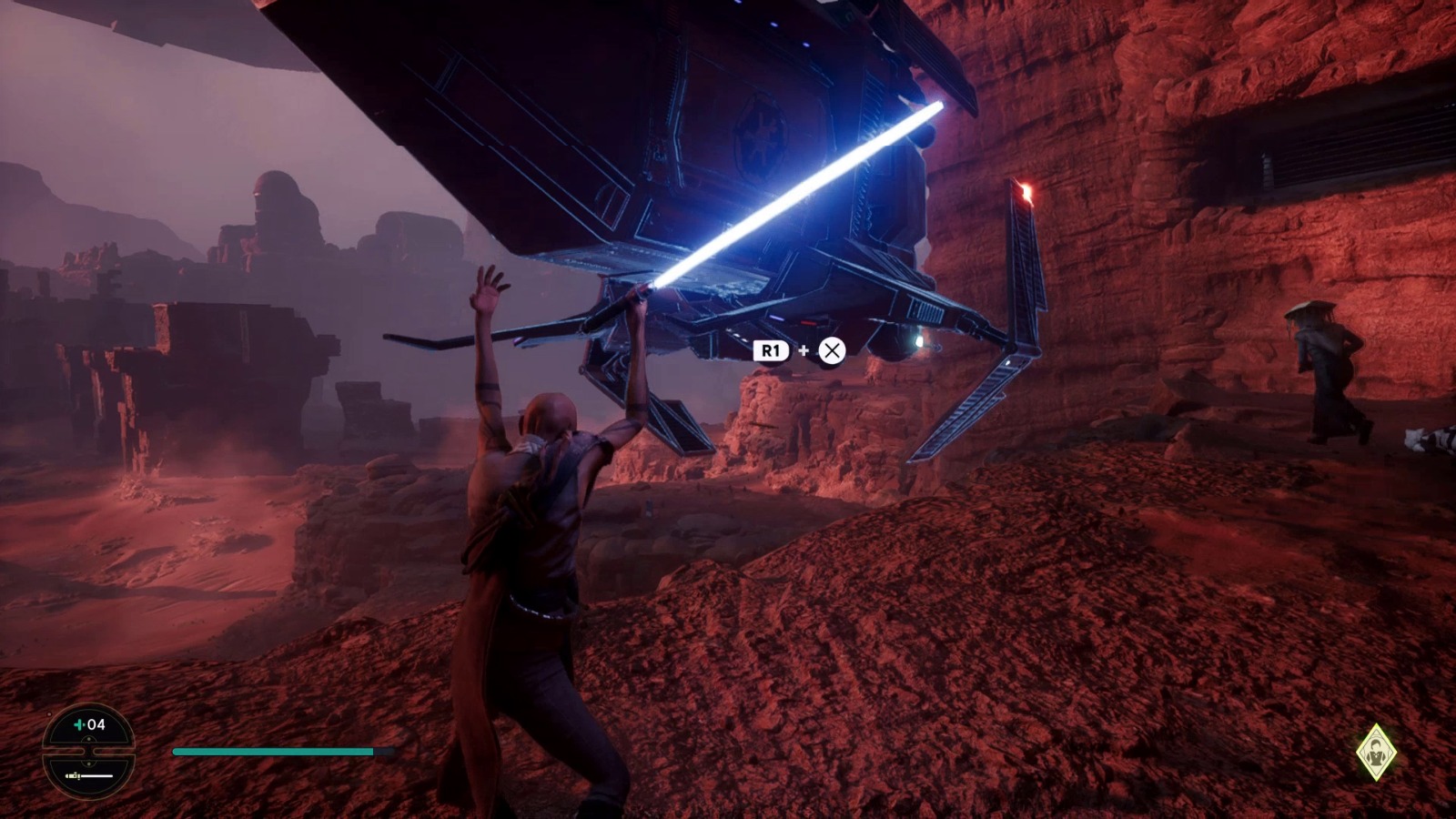The width and height of the screenshot is (1456, 819).
Task: Toggle the lower dot on the HUD medallion
Action: click(x=89, y=763)
